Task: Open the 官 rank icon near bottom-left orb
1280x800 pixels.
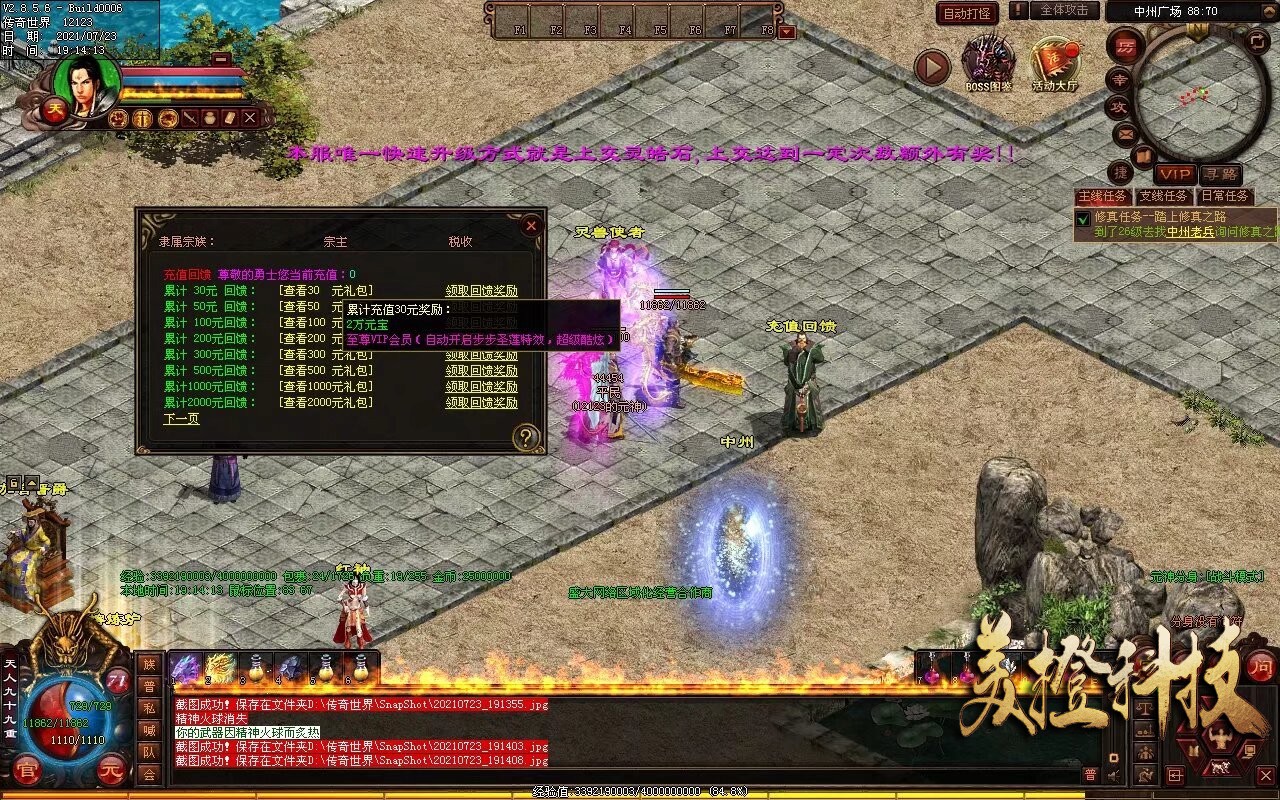Action: pos(26,769)
